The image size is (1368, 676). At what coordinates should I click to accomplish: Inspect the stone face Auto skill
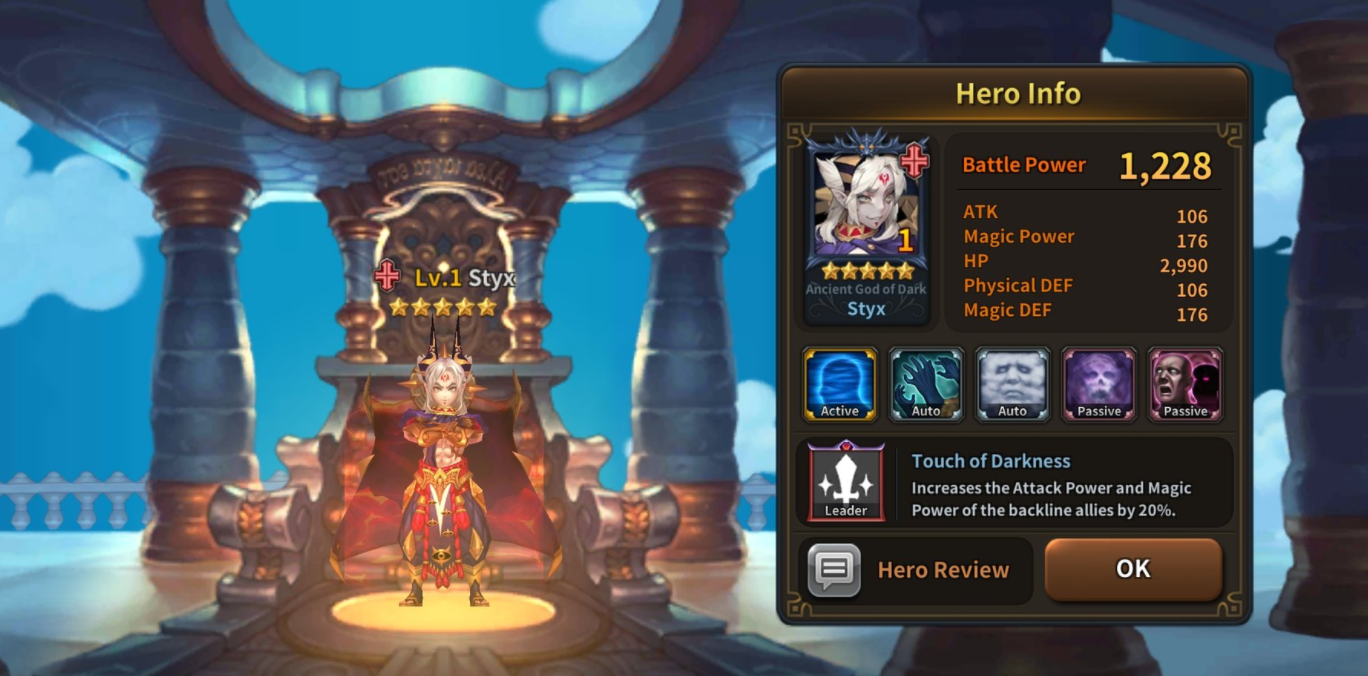tap(1012, 384)
